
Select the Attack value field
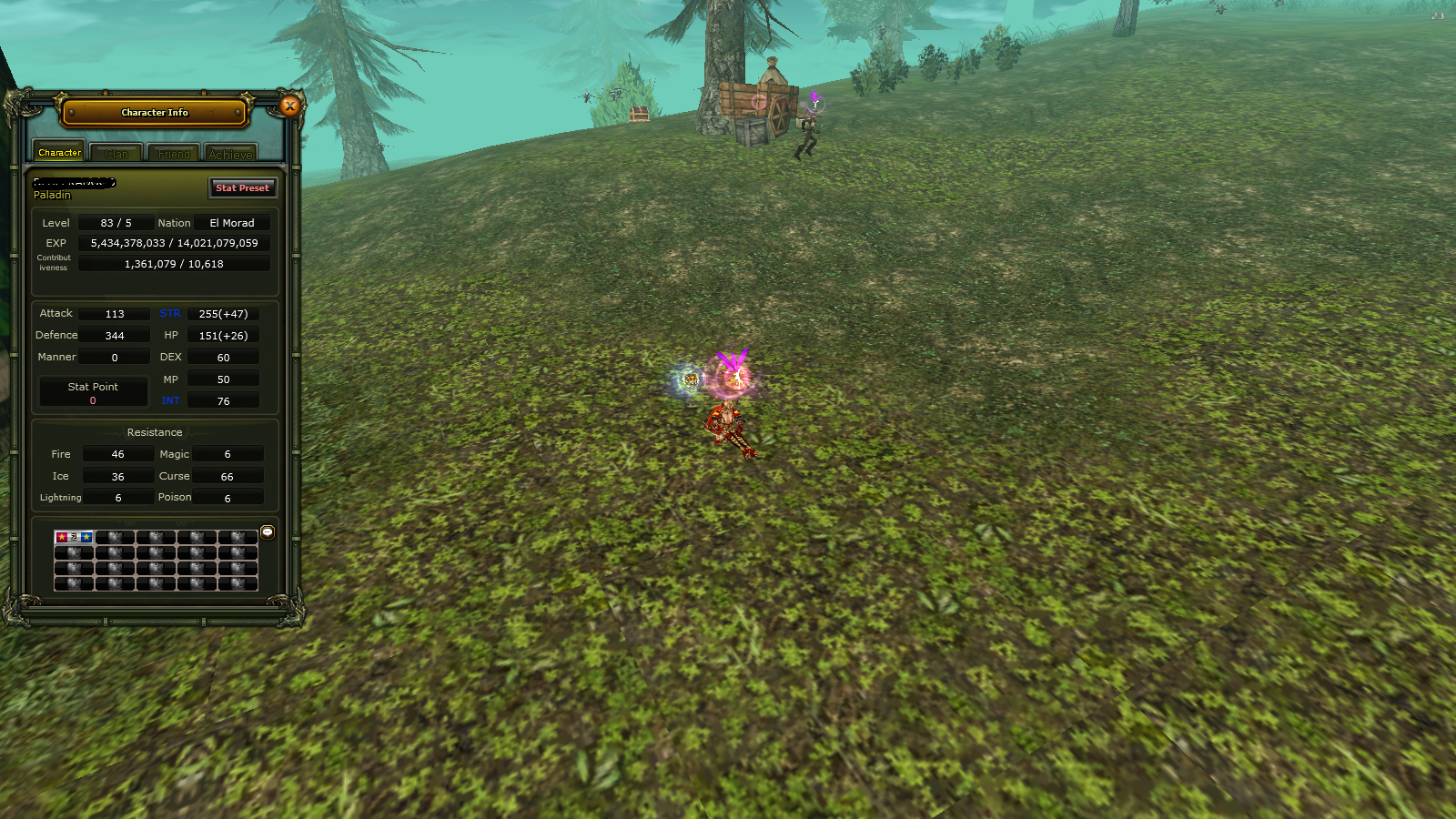[114, 313]
